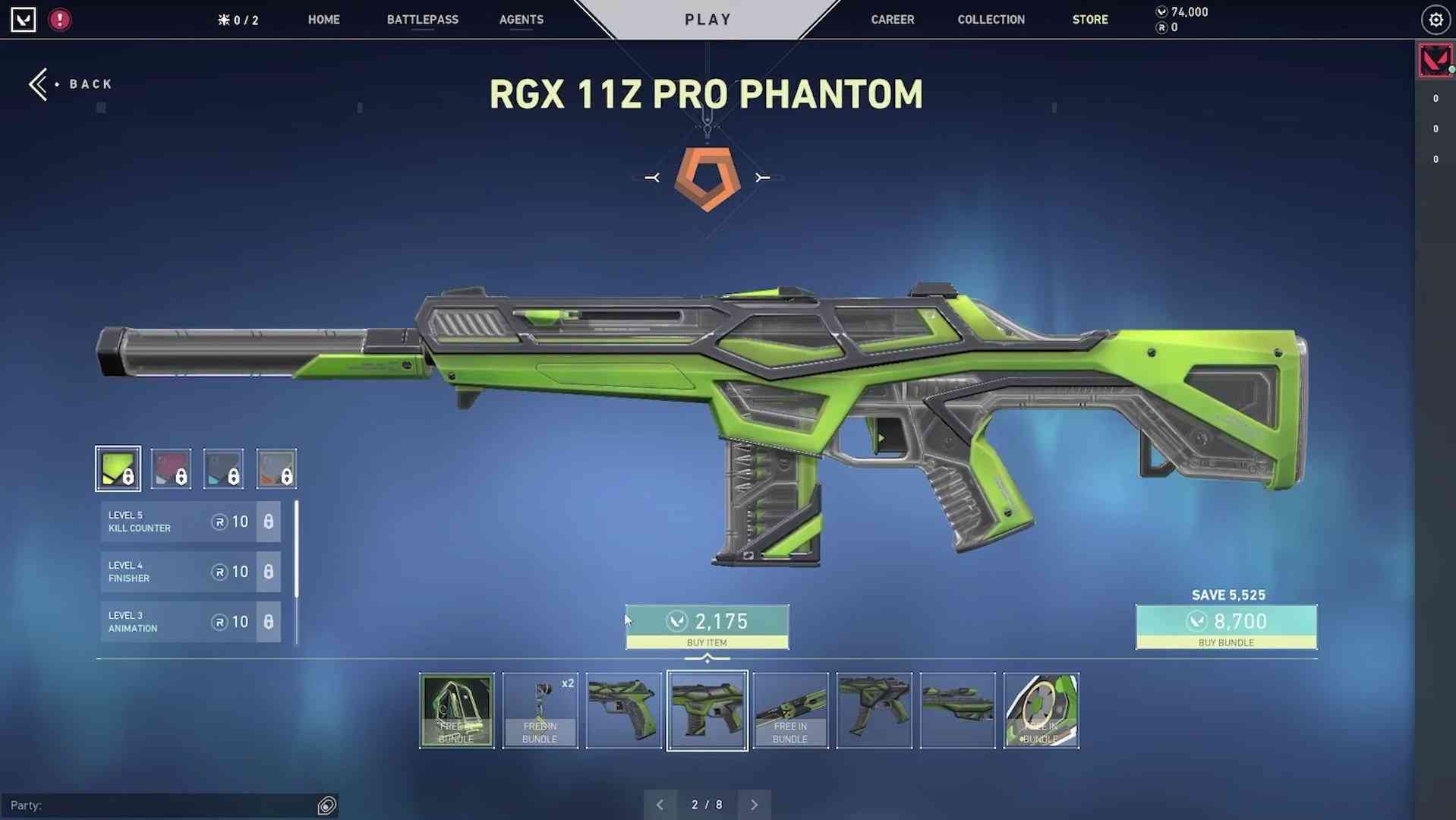Unlock the Level 4 Finisher upgrade

click(x=268, y=572)
